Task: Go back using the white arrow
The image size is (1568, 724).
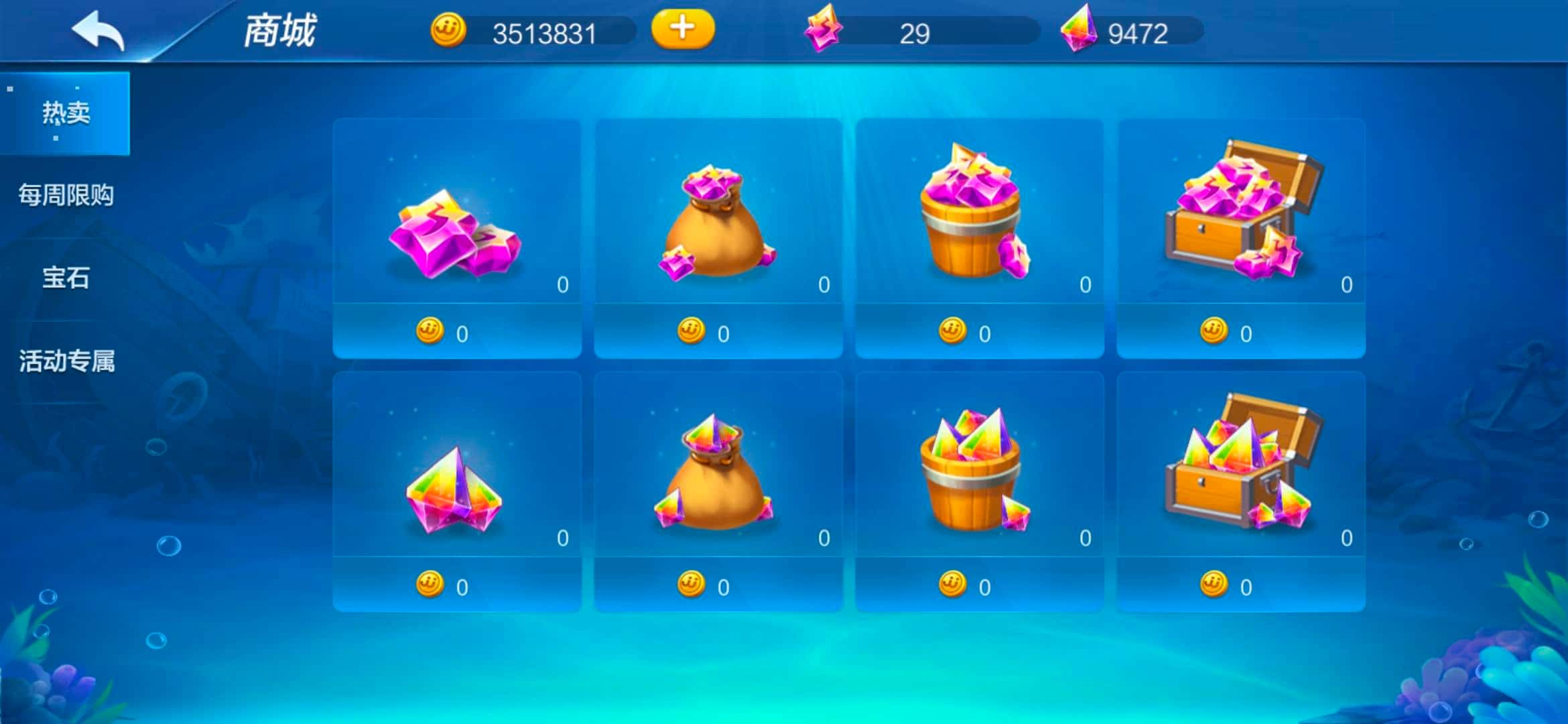Action: coord(98,31)
